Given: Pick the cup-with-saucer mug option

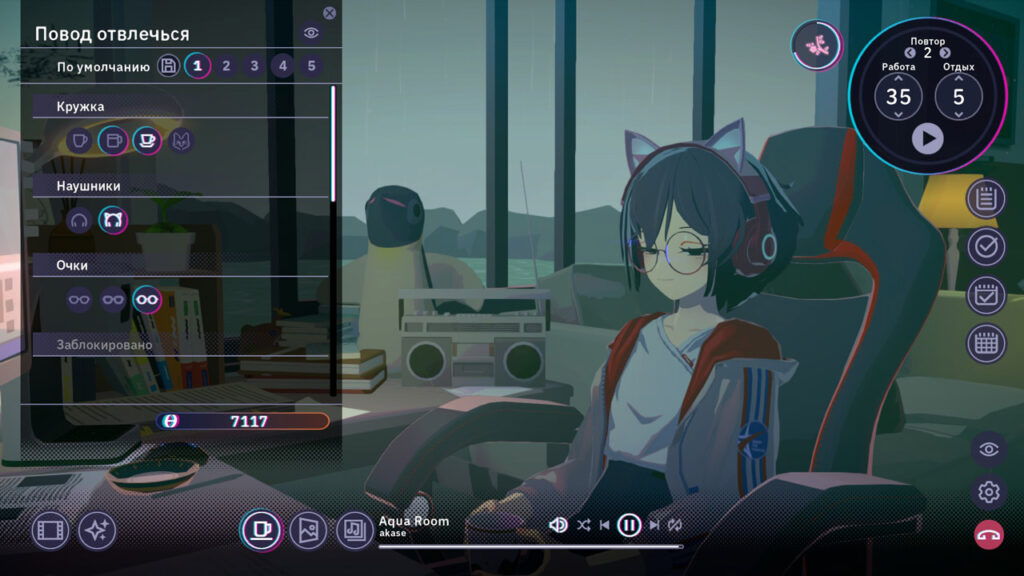Looking at the screenshot, I should (x=148, y=141).
